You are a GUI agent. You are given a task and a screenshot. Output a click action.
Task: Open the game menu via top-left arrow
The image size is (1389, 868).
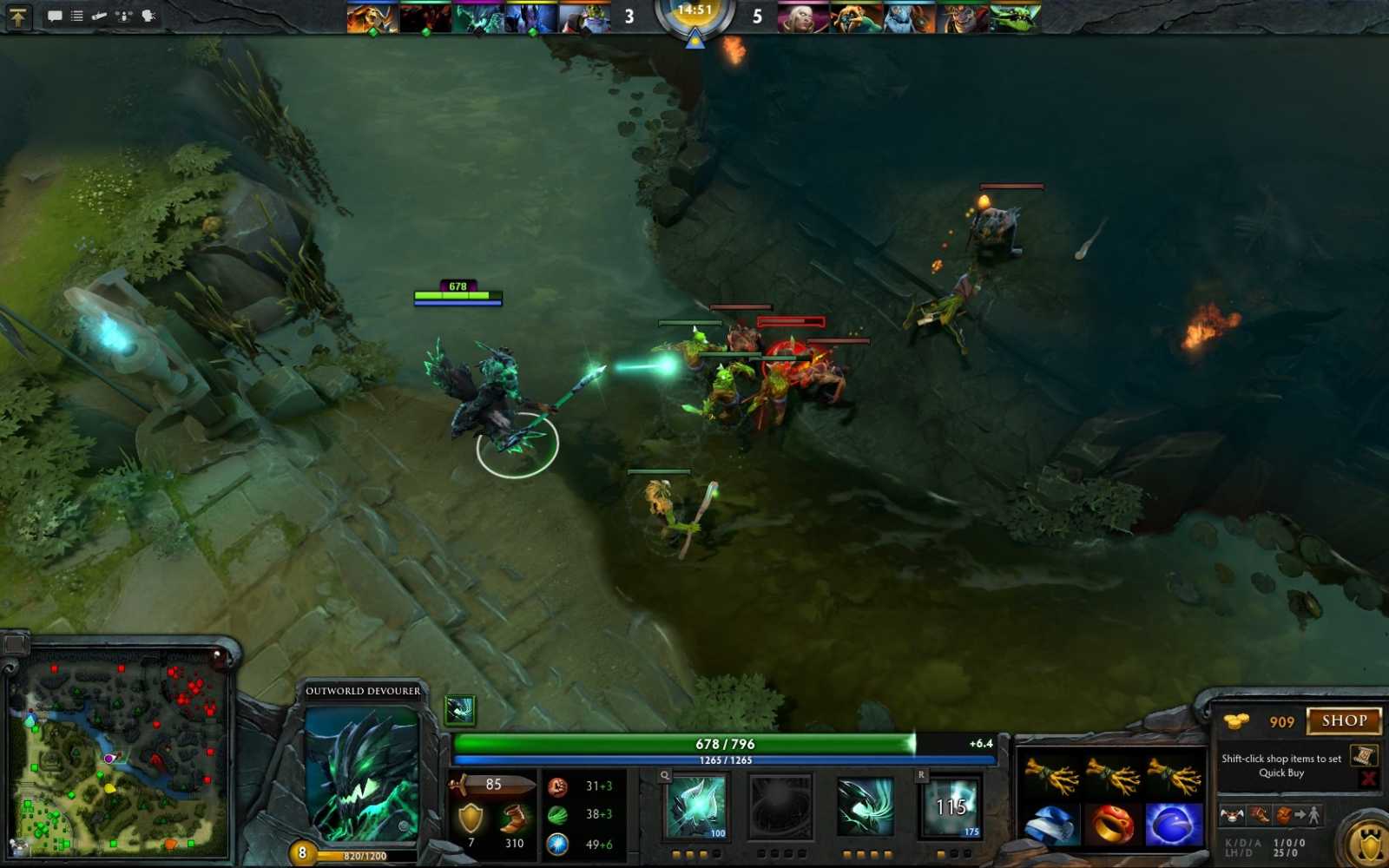[x=16, y=16]
